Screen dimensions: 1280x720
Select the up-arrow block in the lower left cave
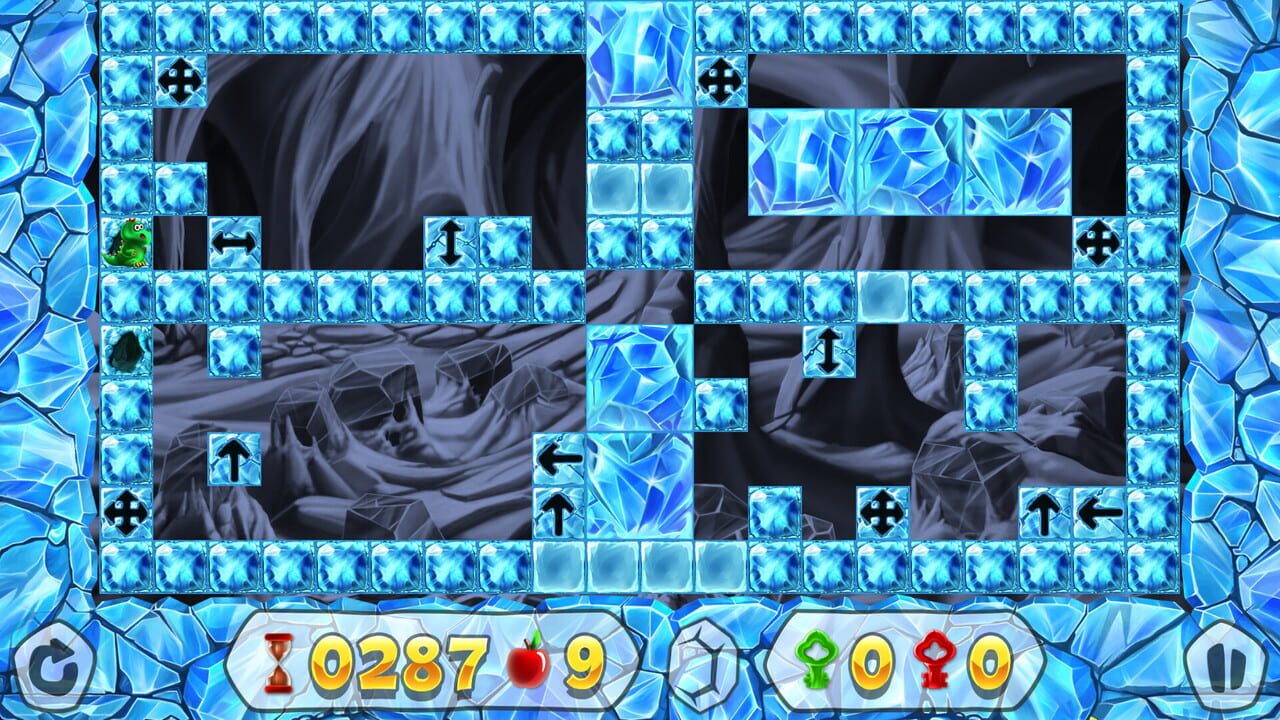(237, 460)
